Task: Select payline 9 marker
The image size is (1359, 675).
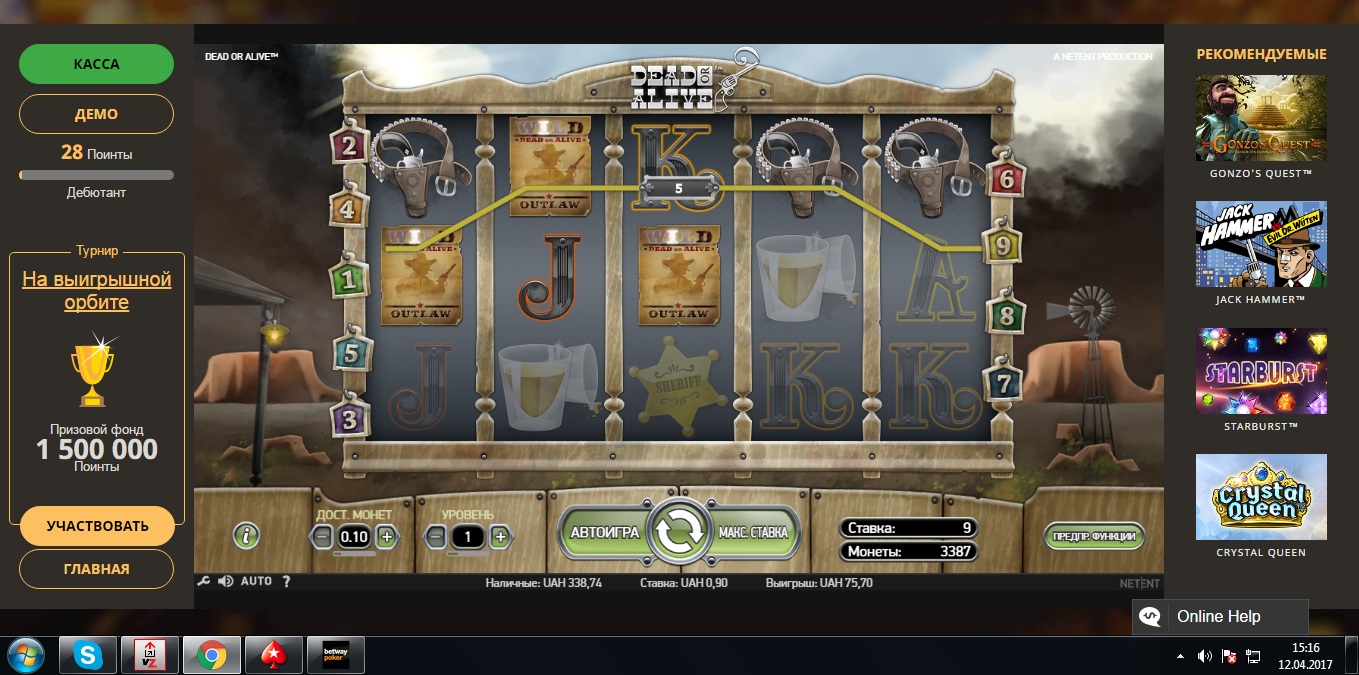Action: click(1000, 244)
